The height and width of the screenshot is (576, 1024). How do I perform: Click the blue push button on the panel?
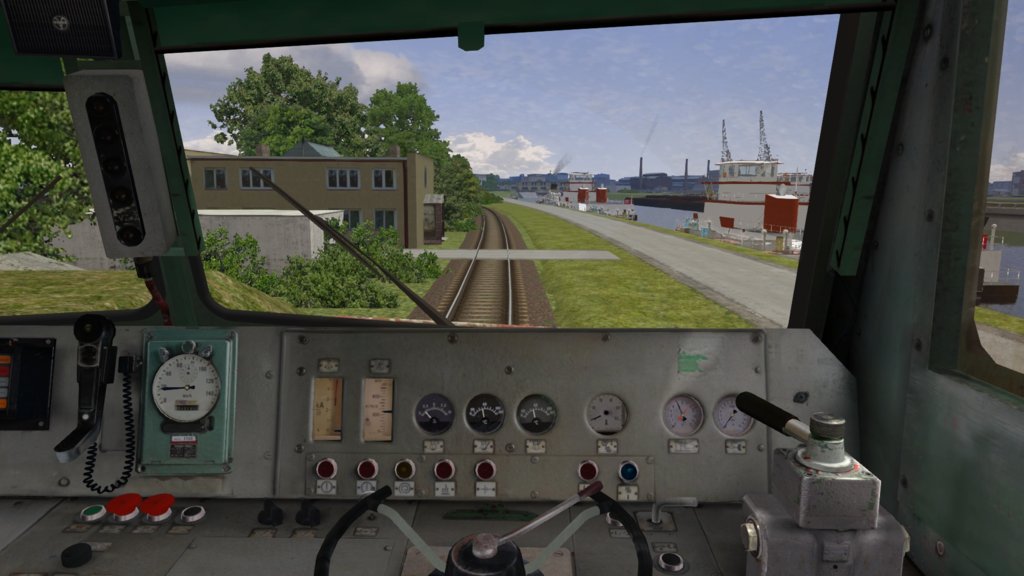[x=628, y=471]
